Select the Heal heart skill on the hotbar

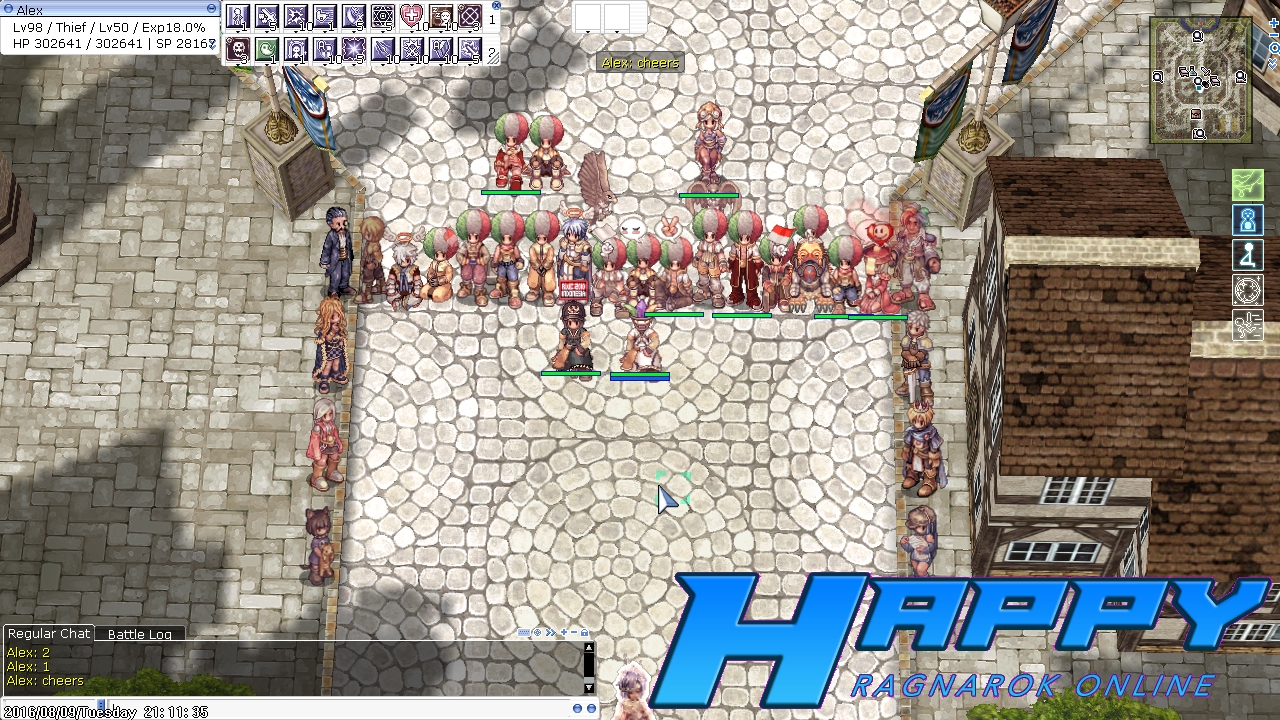[x=413, y=15]
